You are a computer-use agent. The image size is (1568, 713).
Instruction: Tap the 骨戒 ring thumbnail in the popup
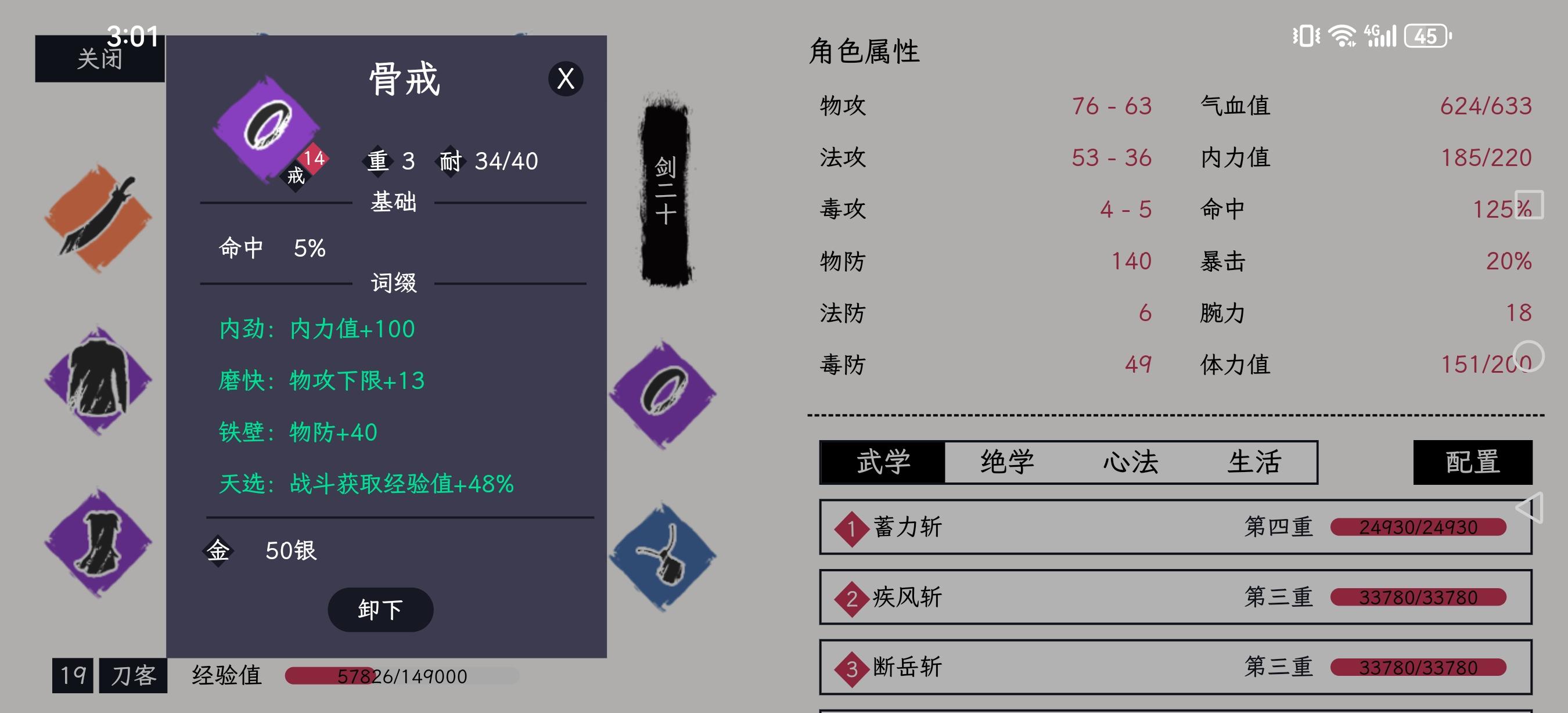268,128
